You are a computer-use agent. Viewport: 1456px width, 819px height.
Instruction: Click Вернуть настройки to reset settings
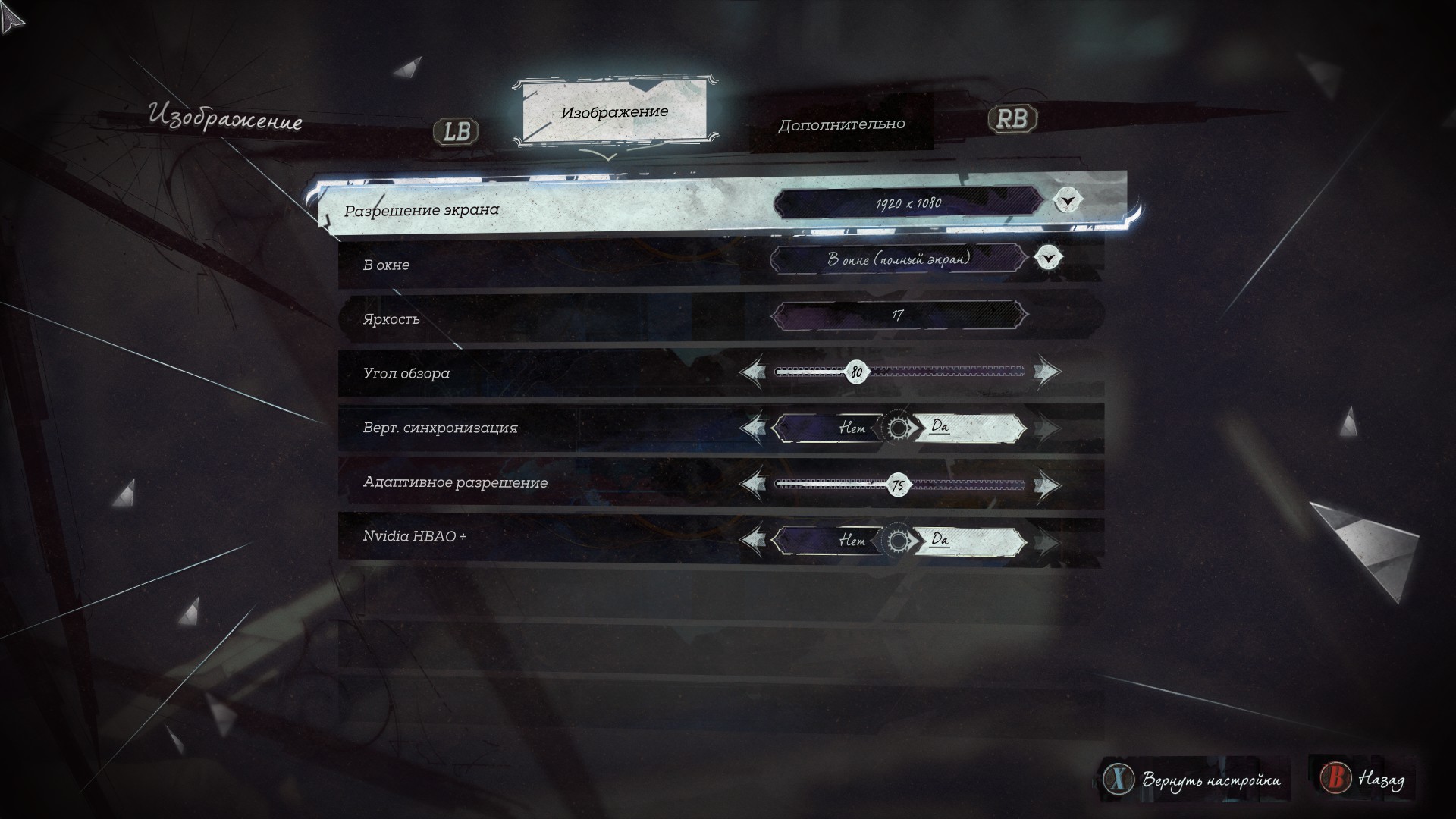point(1195,780)
